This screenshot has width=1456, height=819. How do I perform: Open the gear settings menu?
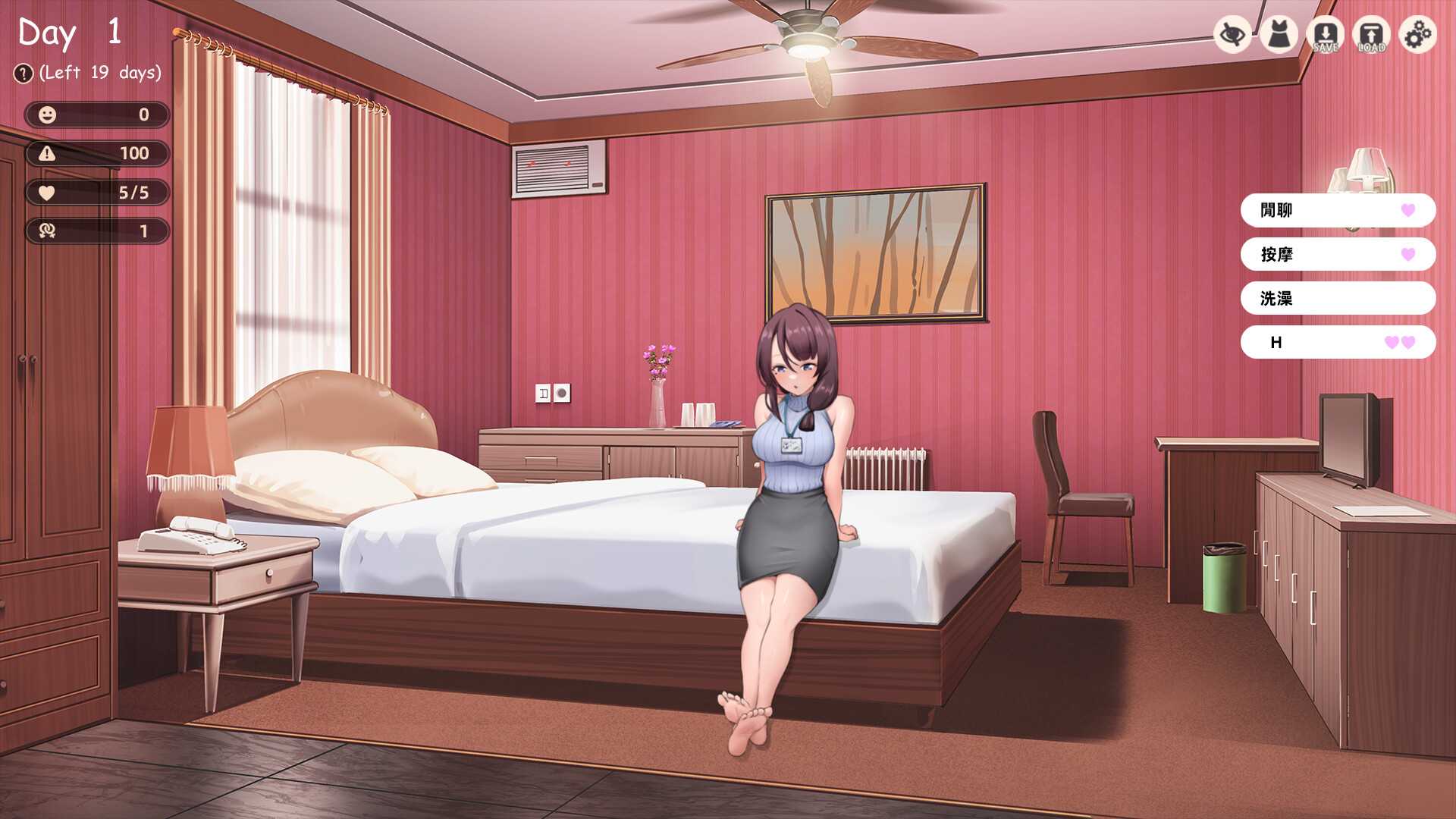click(1417, 34)
